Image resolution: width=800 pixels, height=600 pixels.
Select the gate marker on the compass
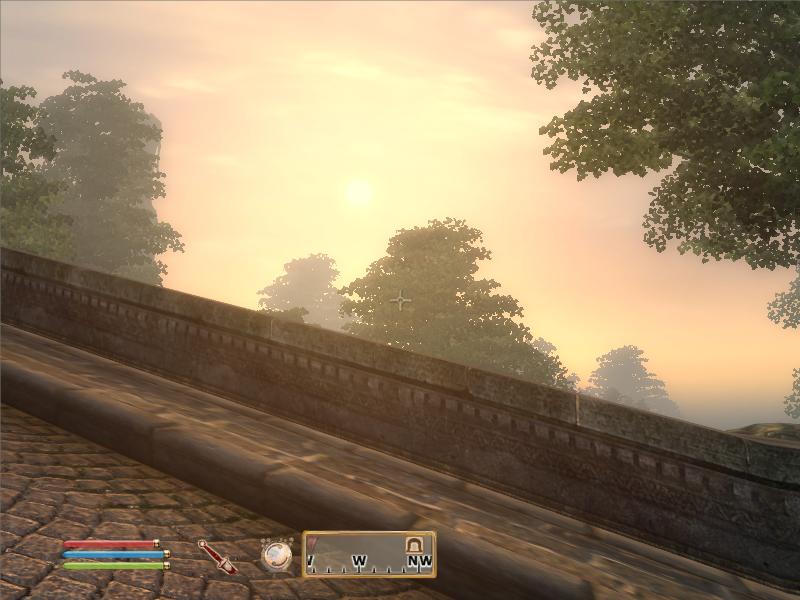click(x=413, y=544)
